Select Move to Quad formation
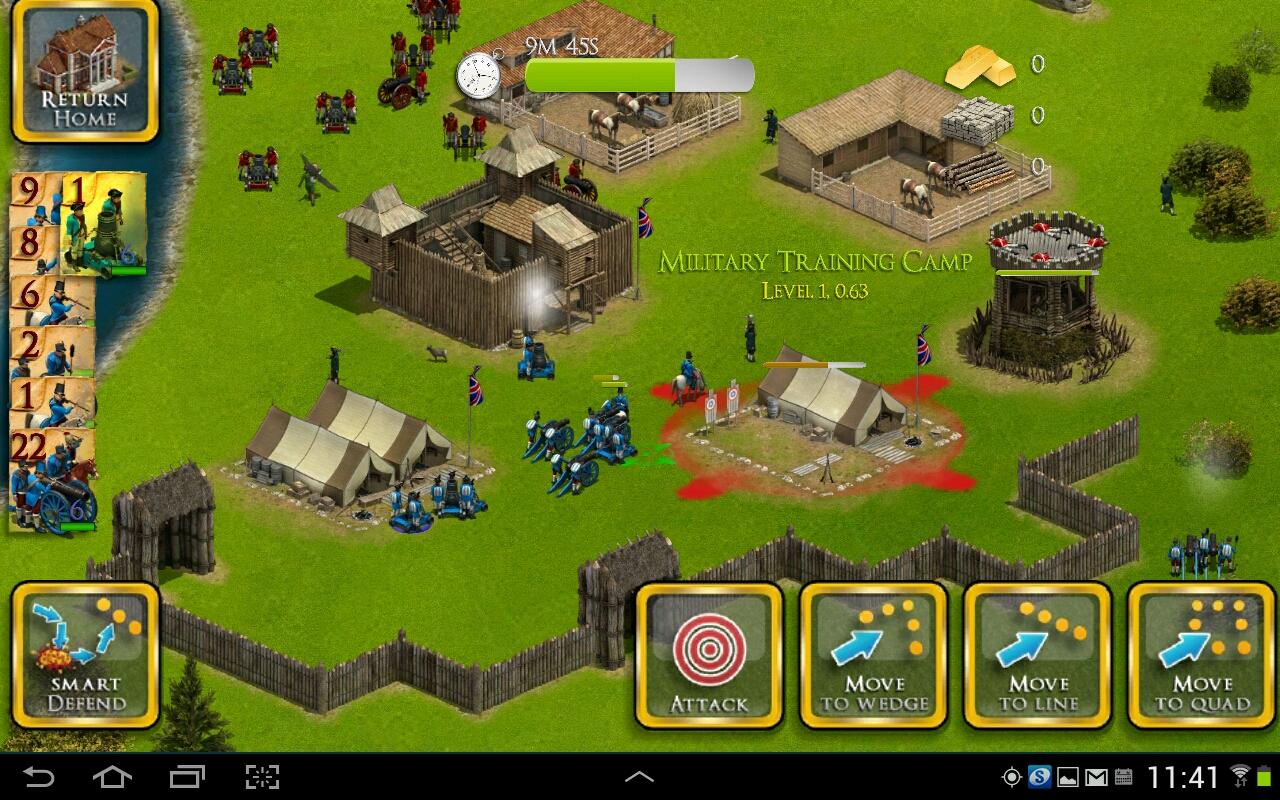 [1200, 655]
